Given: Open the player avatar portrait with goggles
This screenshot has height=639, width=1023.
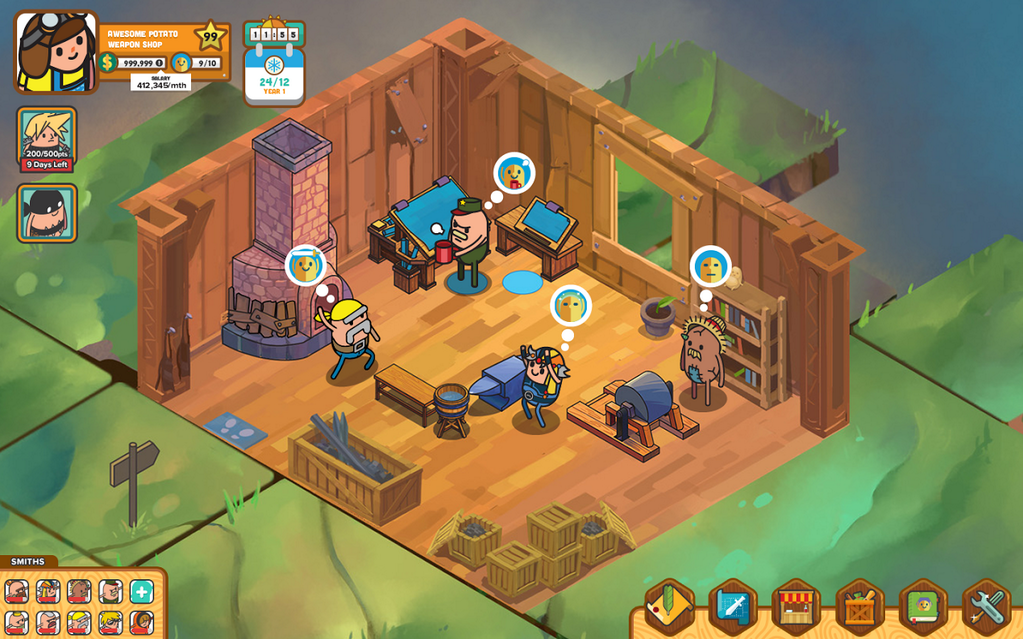Looking at the screenshot, I should (x=55, y=51).
